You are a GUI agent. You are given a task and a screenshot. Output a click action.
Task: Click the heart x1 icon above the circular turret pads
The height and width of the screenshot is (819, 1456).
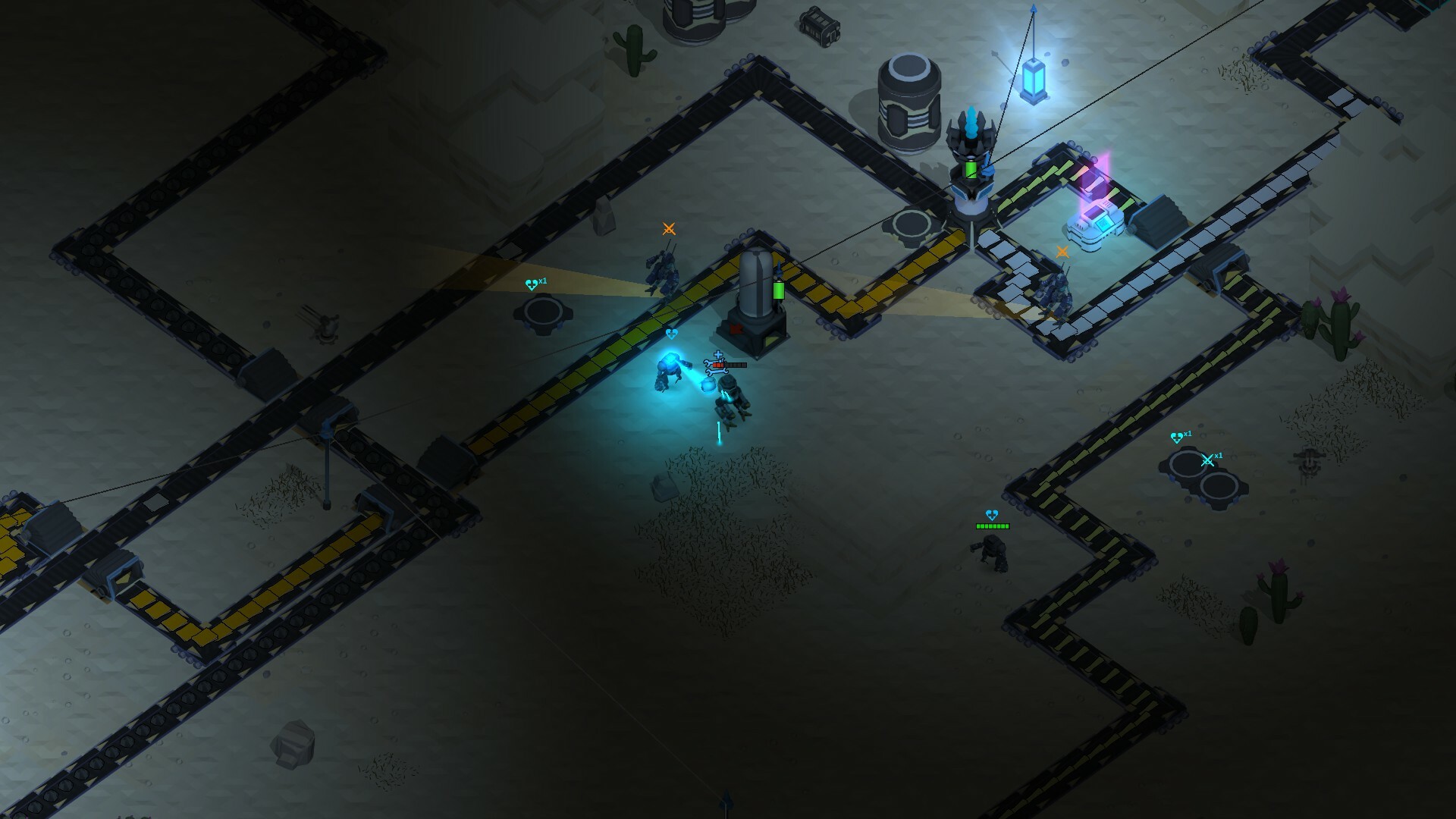pyautogui.click(x=1176, y=437)
